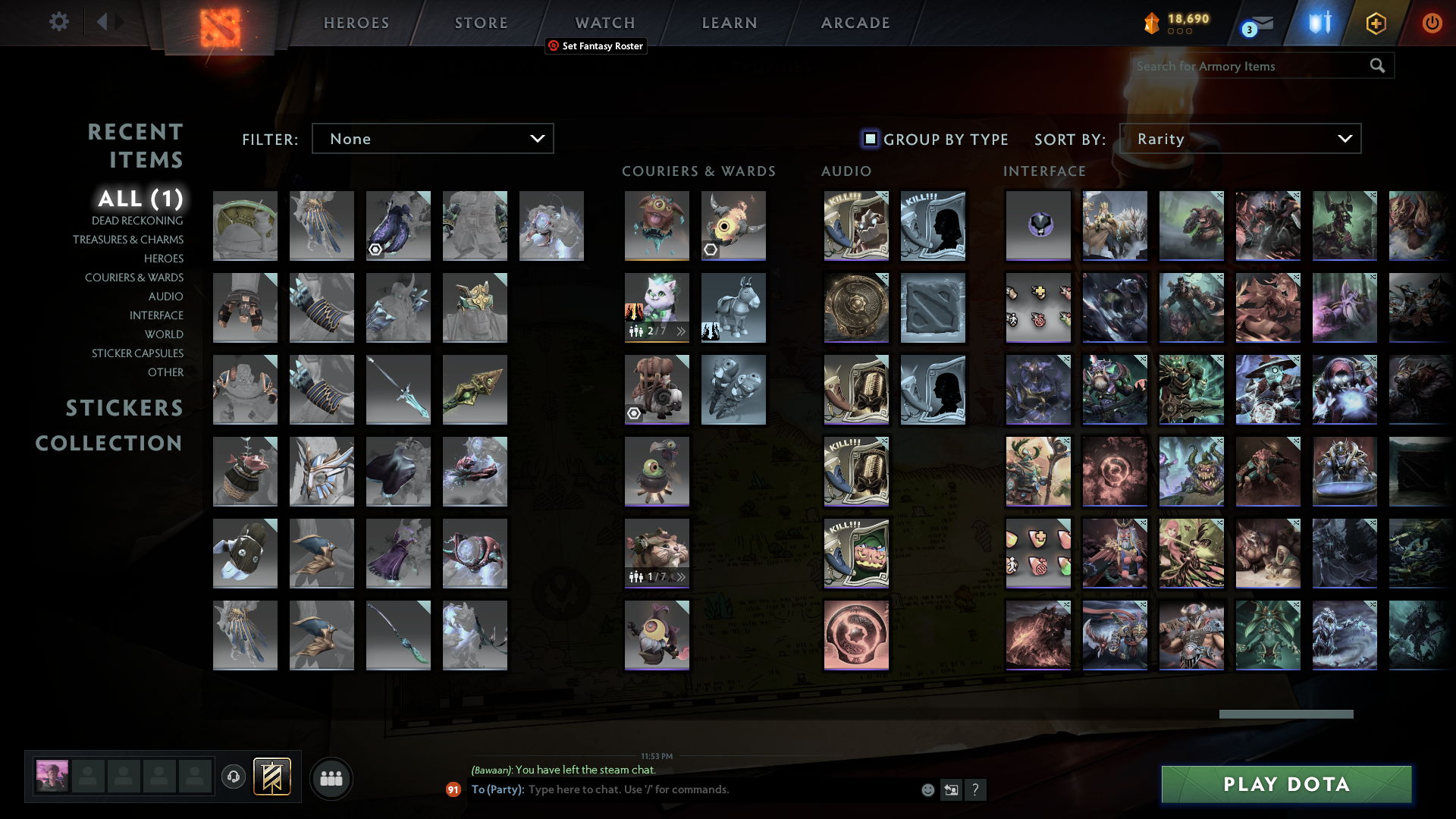The height and width of the screenshot is (819, 1456).
Task: Open the Battle Pass shield-and-sword icon
Action: pyautogui.click(x=1318, y=23)
